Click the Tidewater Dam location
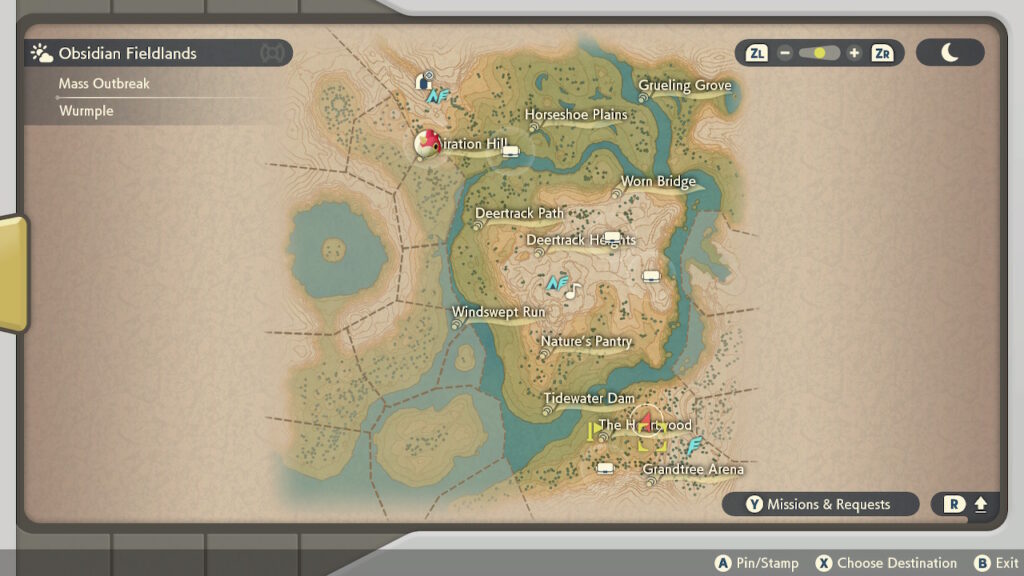The width and height of the screenshot is (1024, 576). (x=589, y=399)
